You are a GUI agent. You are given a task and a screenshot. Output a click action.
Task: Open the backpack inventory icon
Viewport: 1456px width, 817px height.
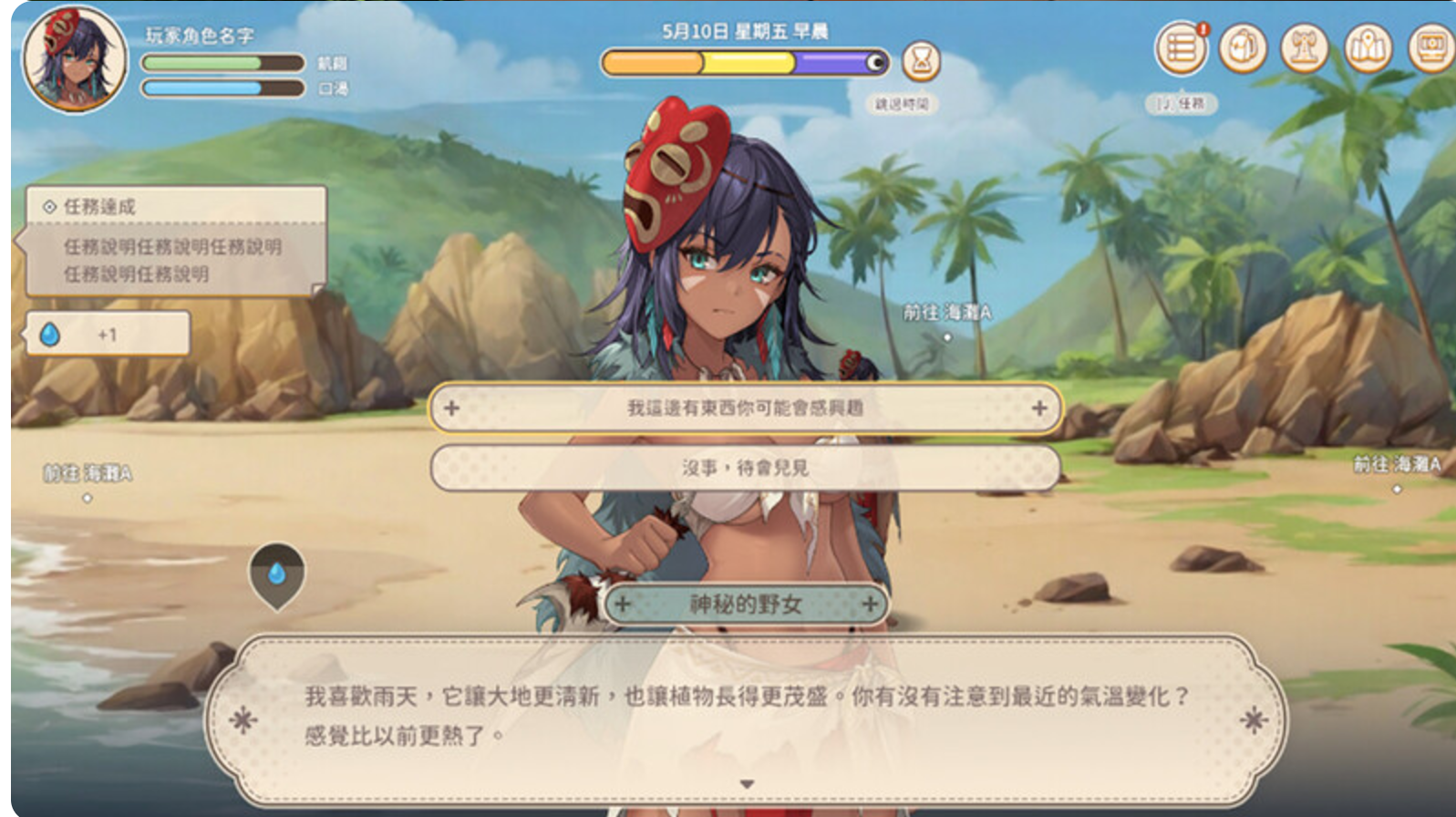point(1243,48)
